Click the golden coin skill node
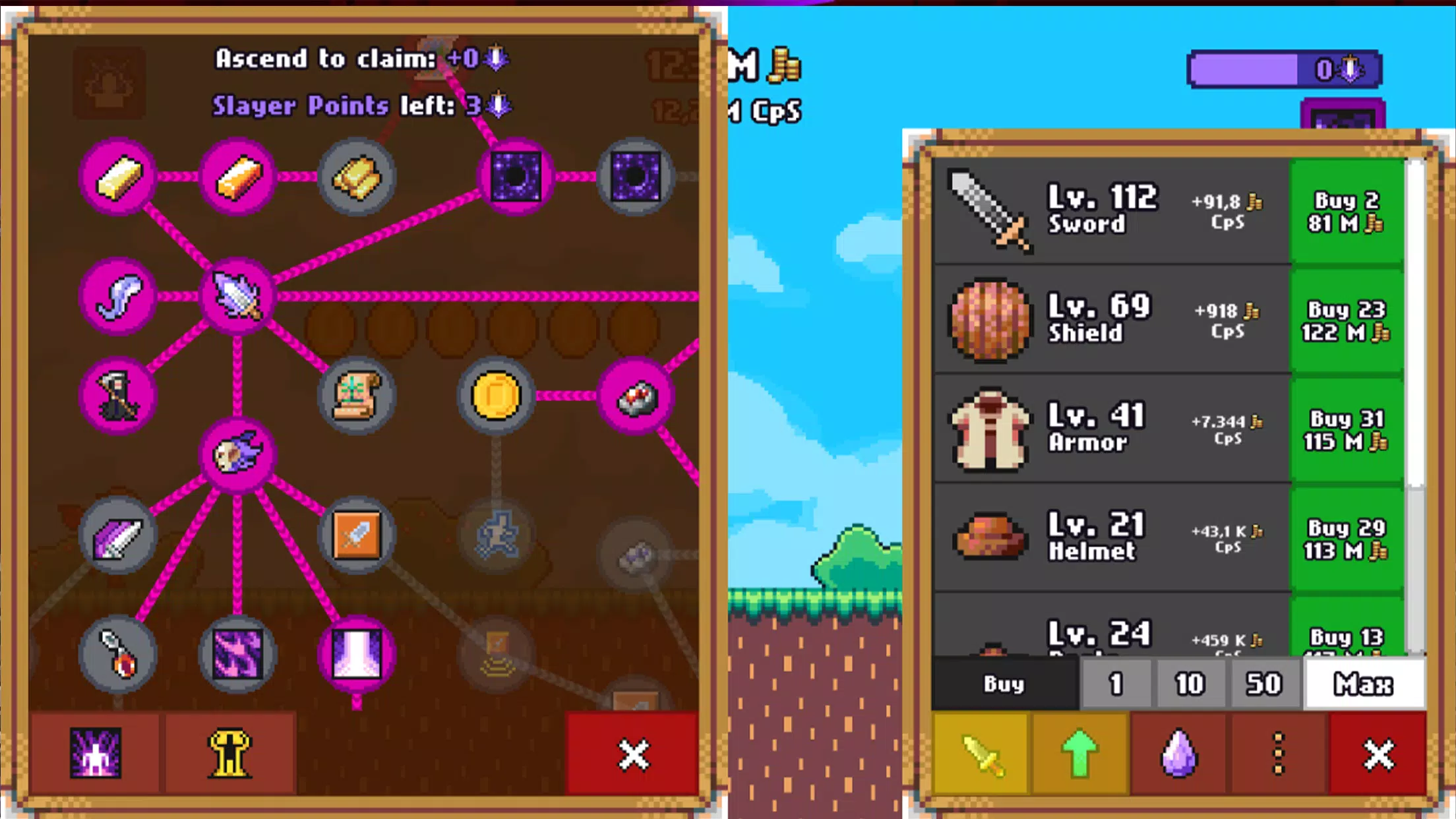Viewport: 1456px width, 819px height. (496, 396)
